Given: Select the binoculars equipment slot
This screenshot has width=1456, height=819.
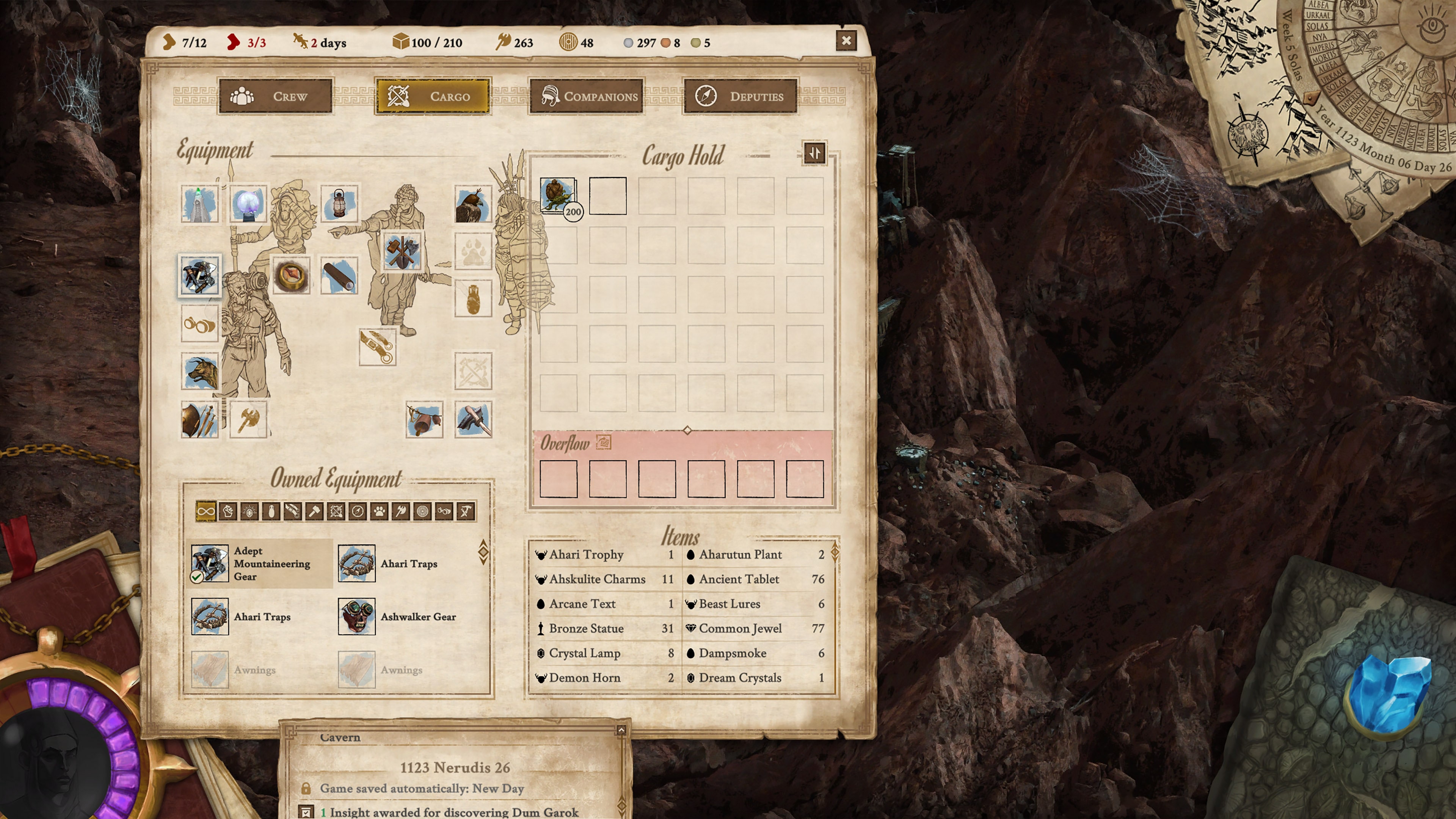Looking at the screenshot, I should 199,324.
